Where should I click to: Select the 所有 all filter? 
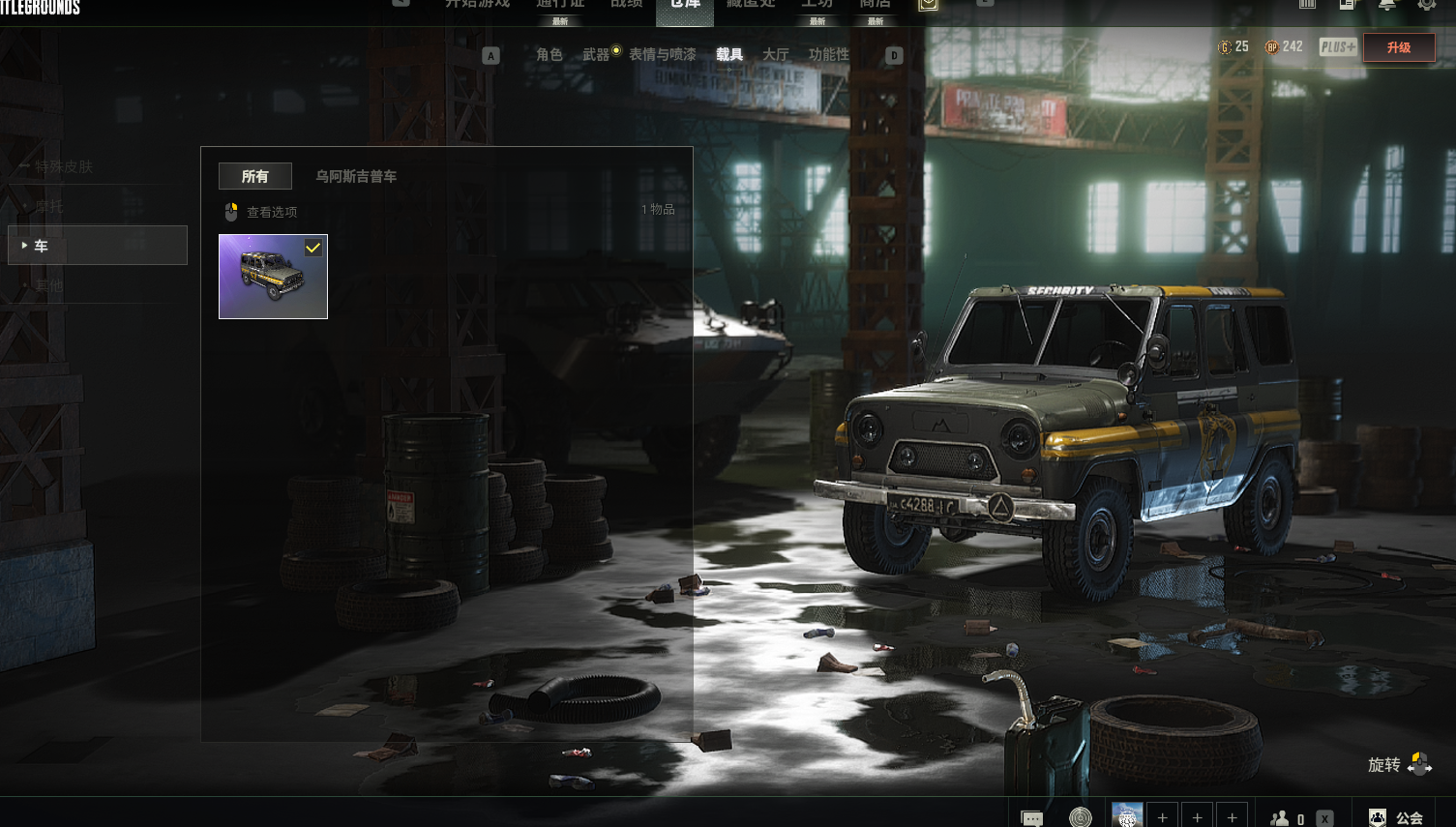(254, 176)
